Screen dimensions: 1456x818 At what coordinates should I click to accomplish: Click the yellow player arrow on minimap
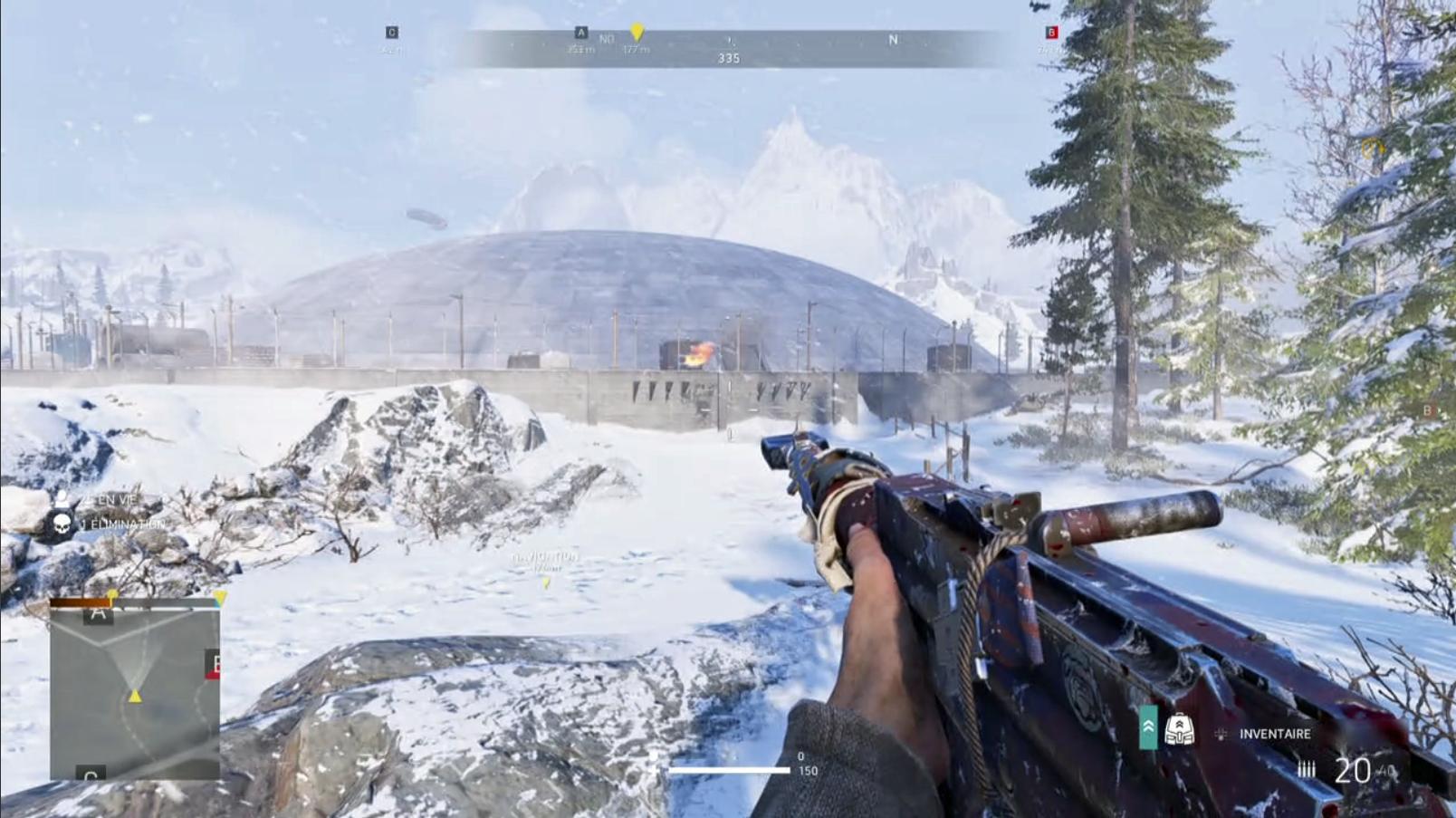[x=135, y=696]
